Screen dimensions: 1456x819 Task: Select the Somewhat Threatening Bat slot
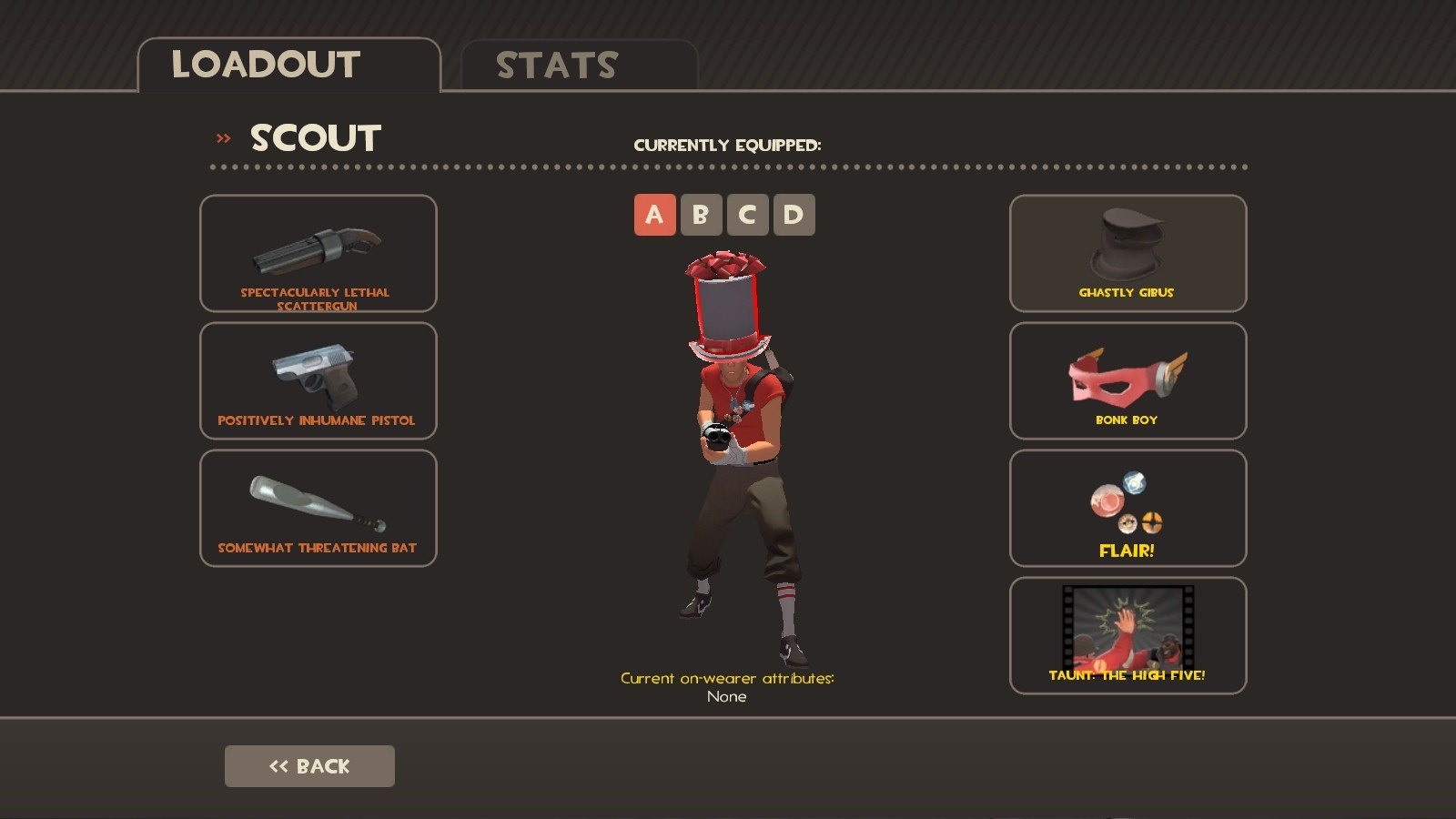click(x=318, y=509)
